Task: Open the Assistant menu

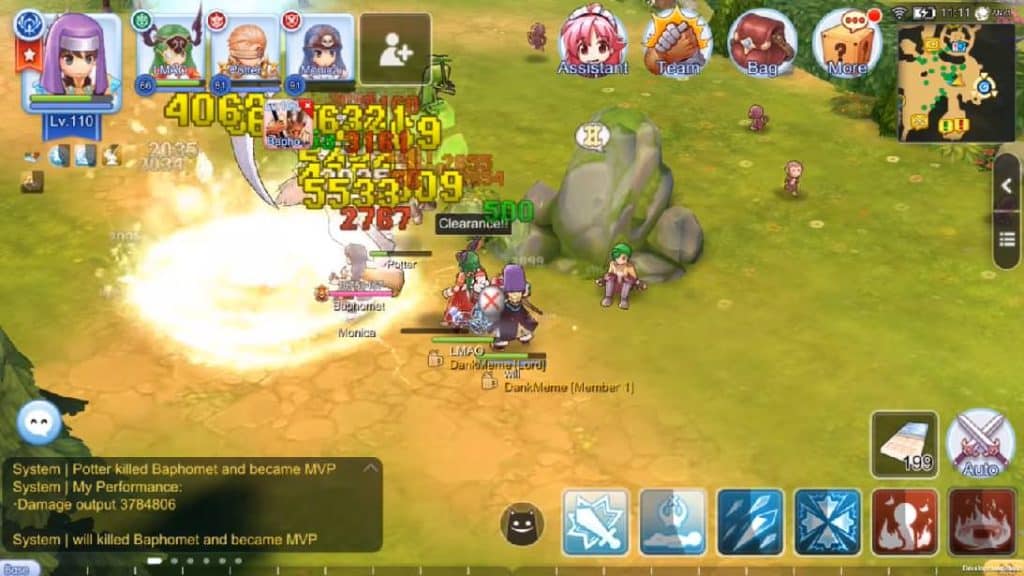Action: (x=592, y=42)
